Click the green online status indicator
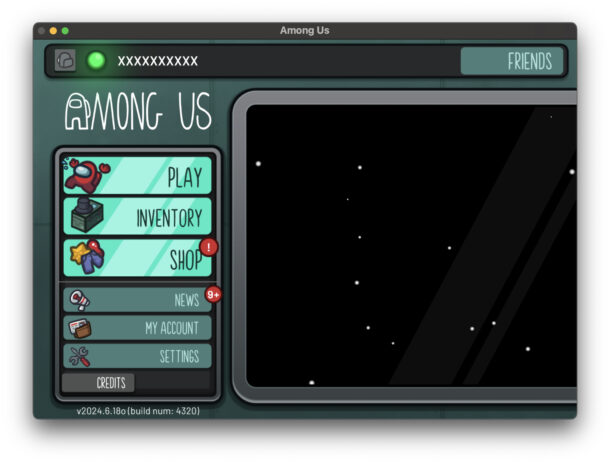 click(96, 61)
